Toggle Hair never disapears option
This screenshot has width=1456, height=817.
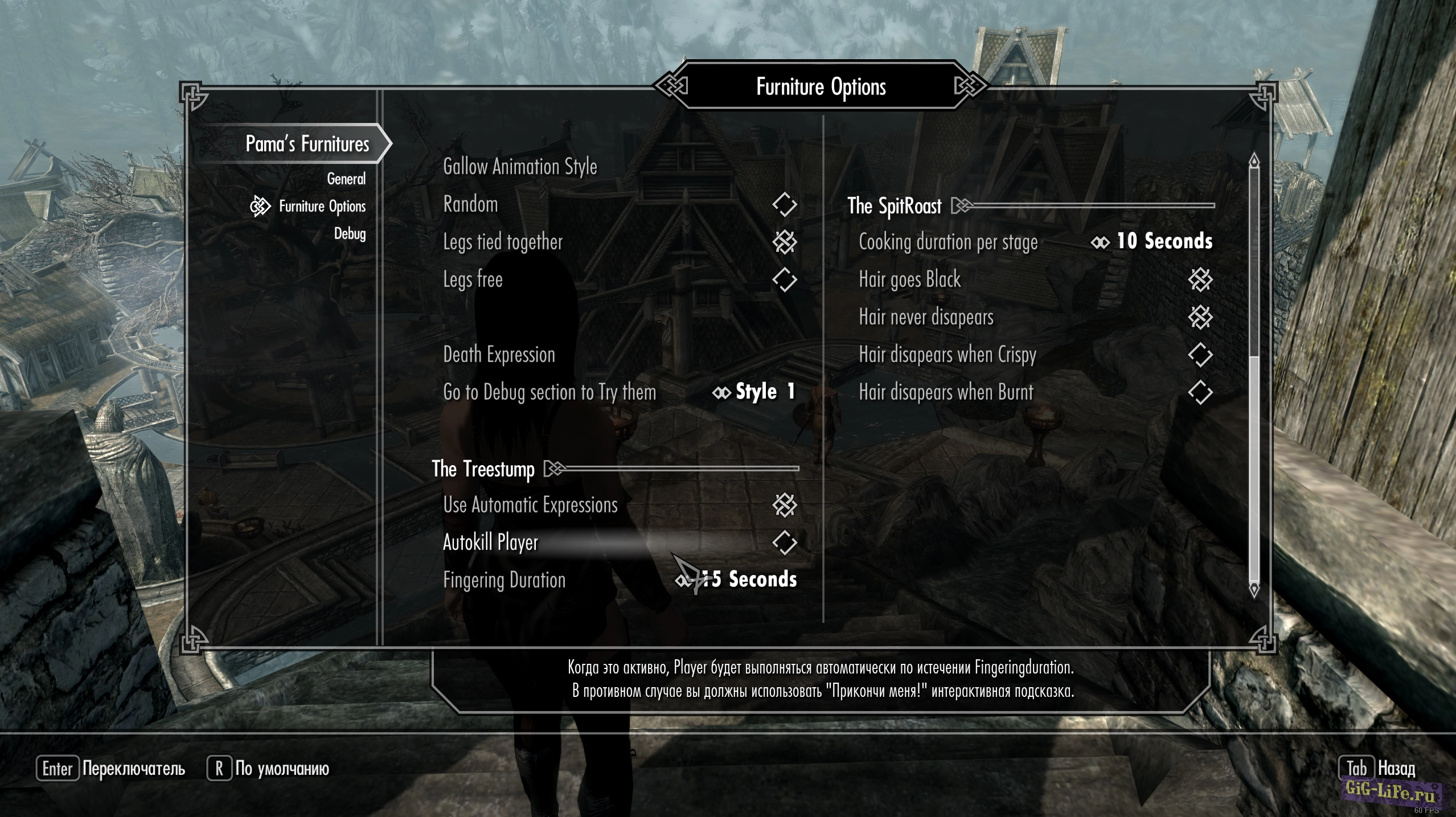coord(1200,317)
